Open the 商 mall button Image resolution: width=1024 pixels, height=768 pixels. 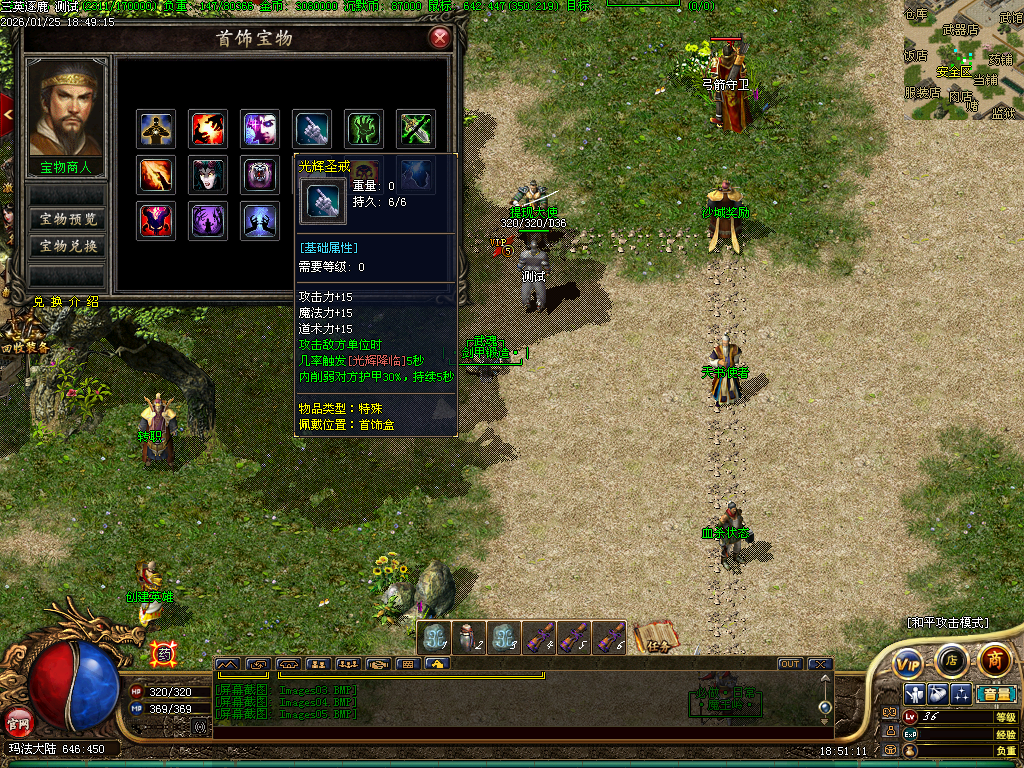[x=994, y=660]
